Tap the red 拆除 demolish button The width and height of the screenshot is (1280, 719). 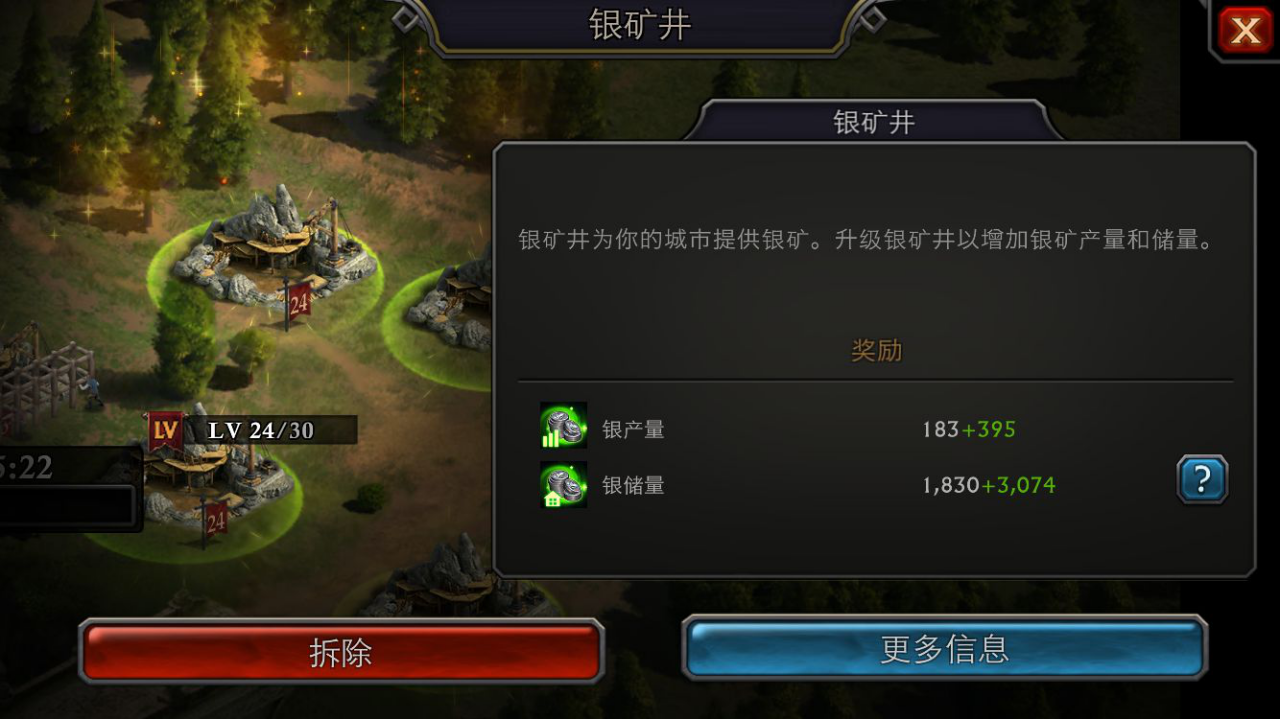tap(341, 652)
